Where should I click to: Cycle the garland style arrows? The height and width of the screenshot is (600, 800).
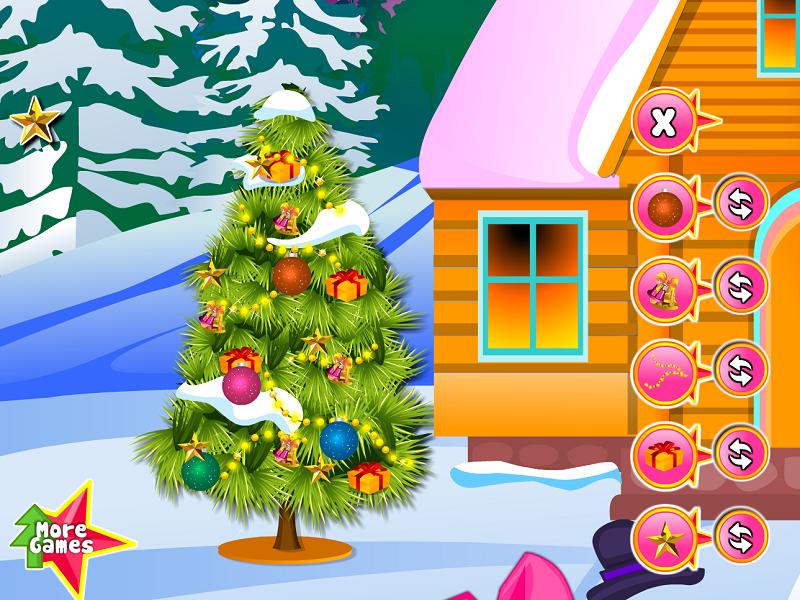(x=739, y=367)
